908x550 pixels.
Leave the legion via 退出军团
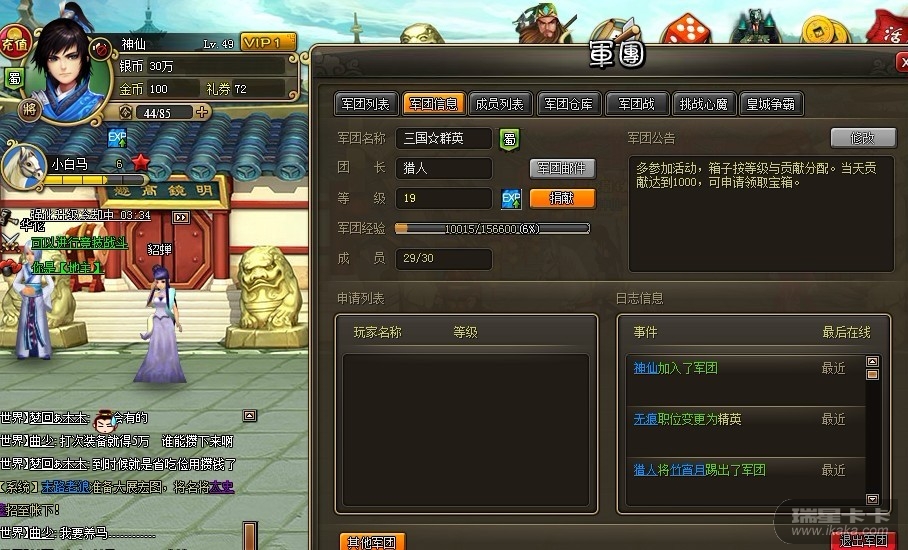[x=864, y=541]
